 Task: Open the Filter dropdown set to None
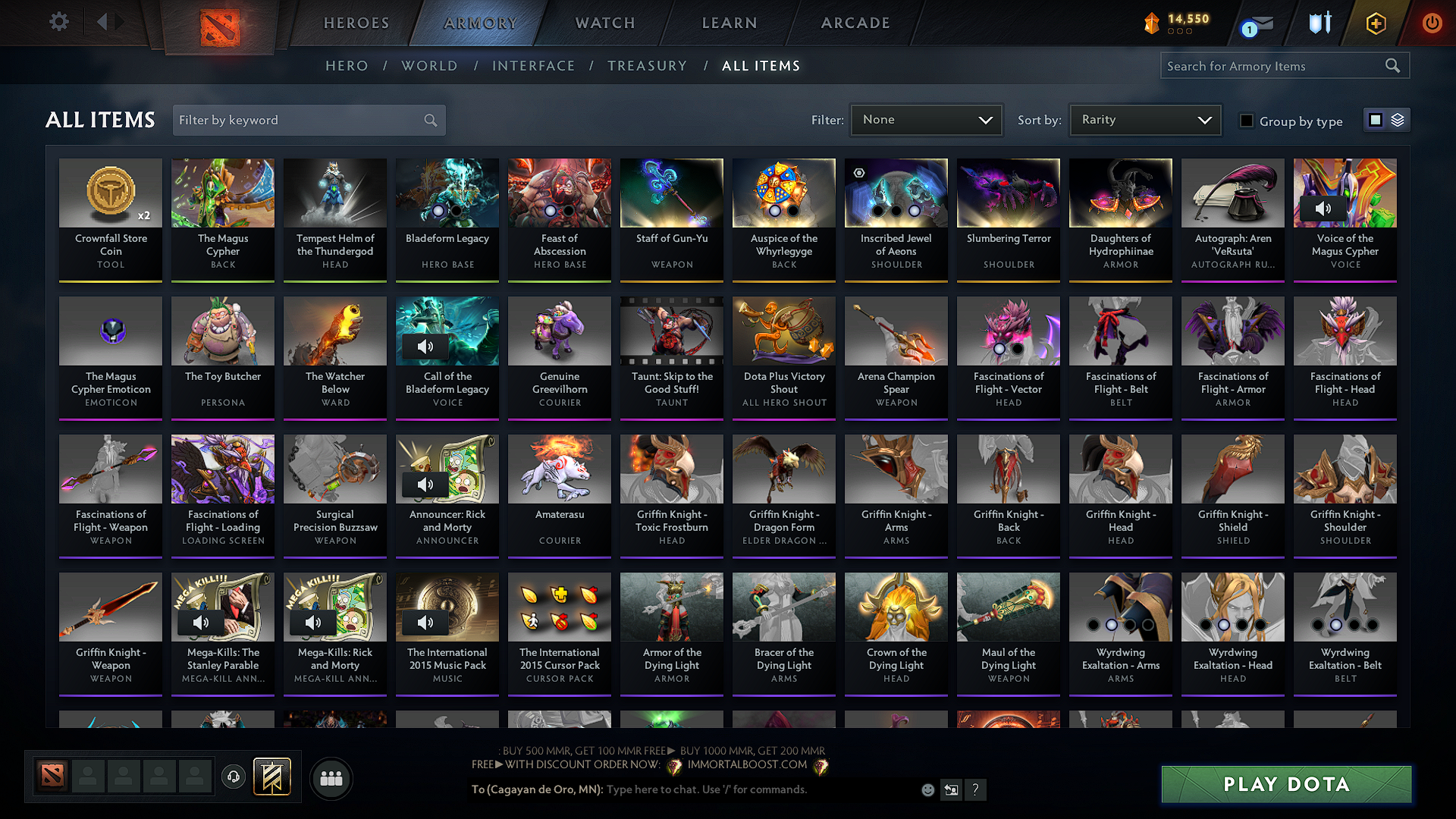pyautogui.click(x=926, y=120)
